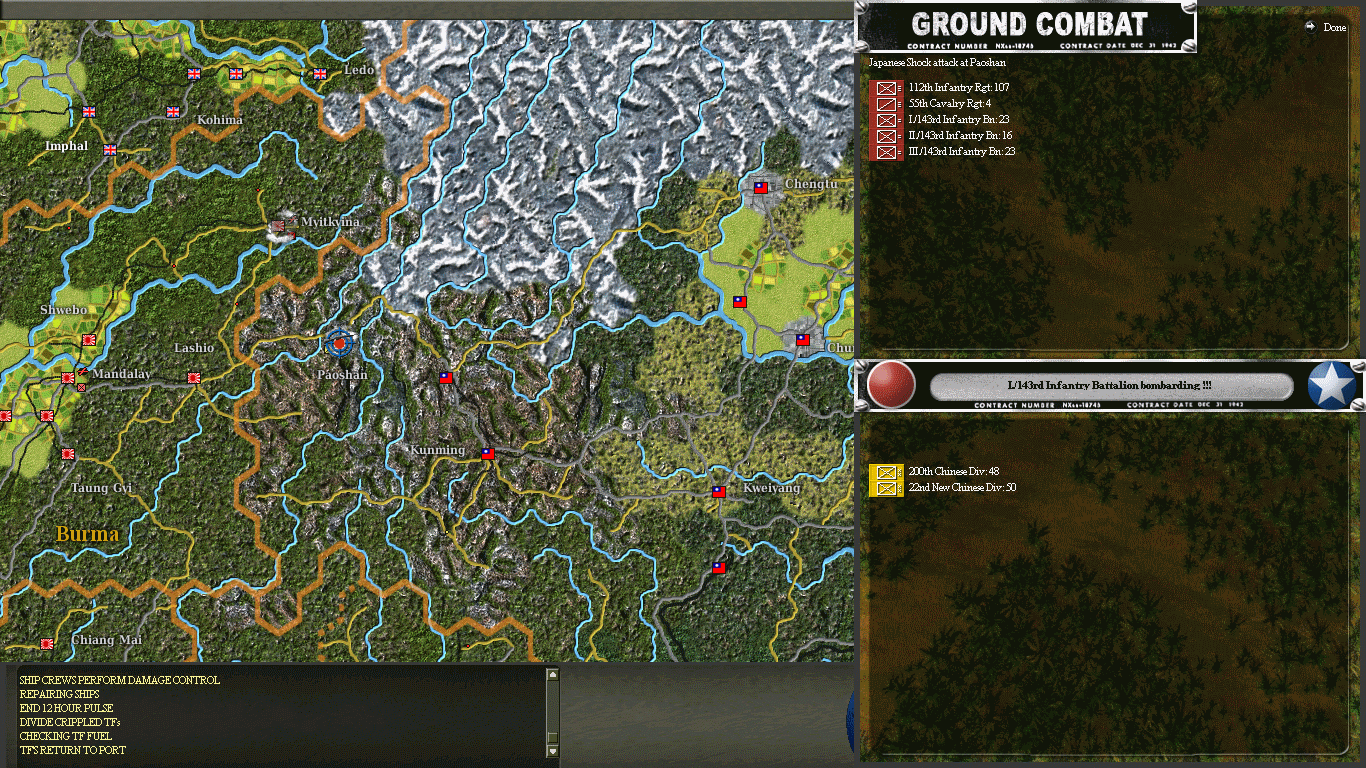The image size is (1366, 768).
Task: Click the targeted Paoshan battle hex
Action: pos(338,344)
